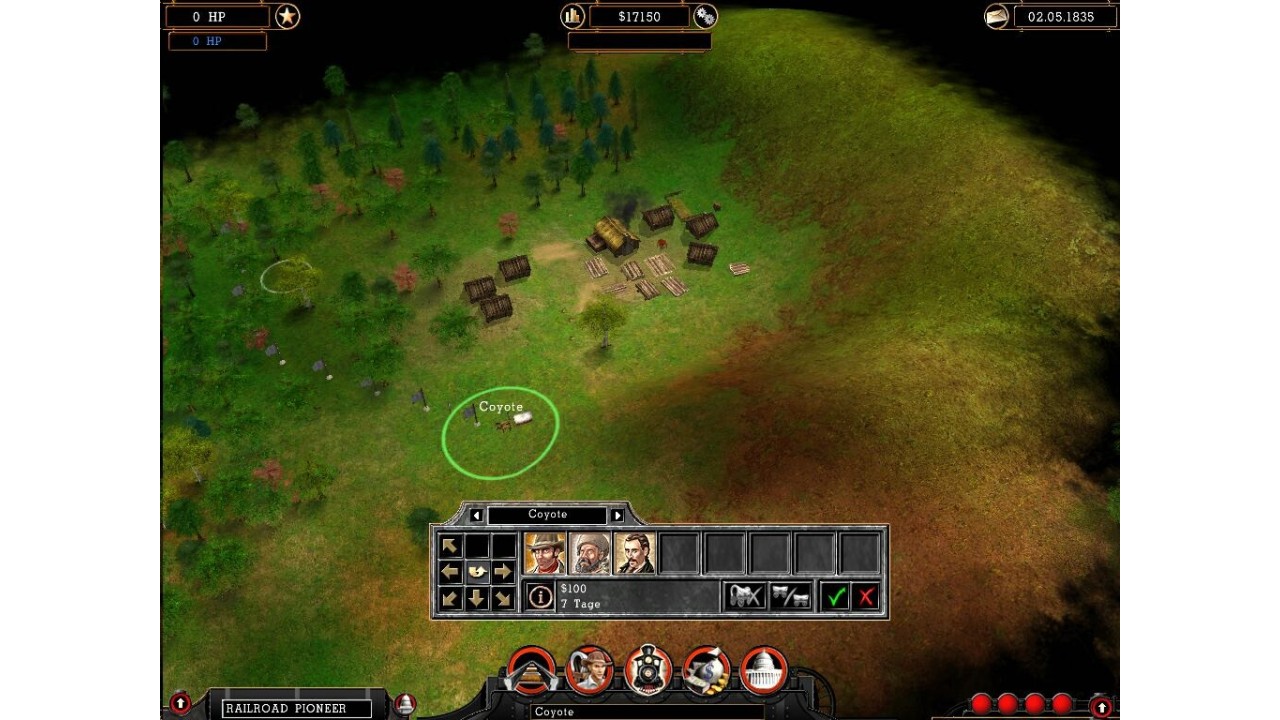Open the explorer character menu

coord(589,671)
